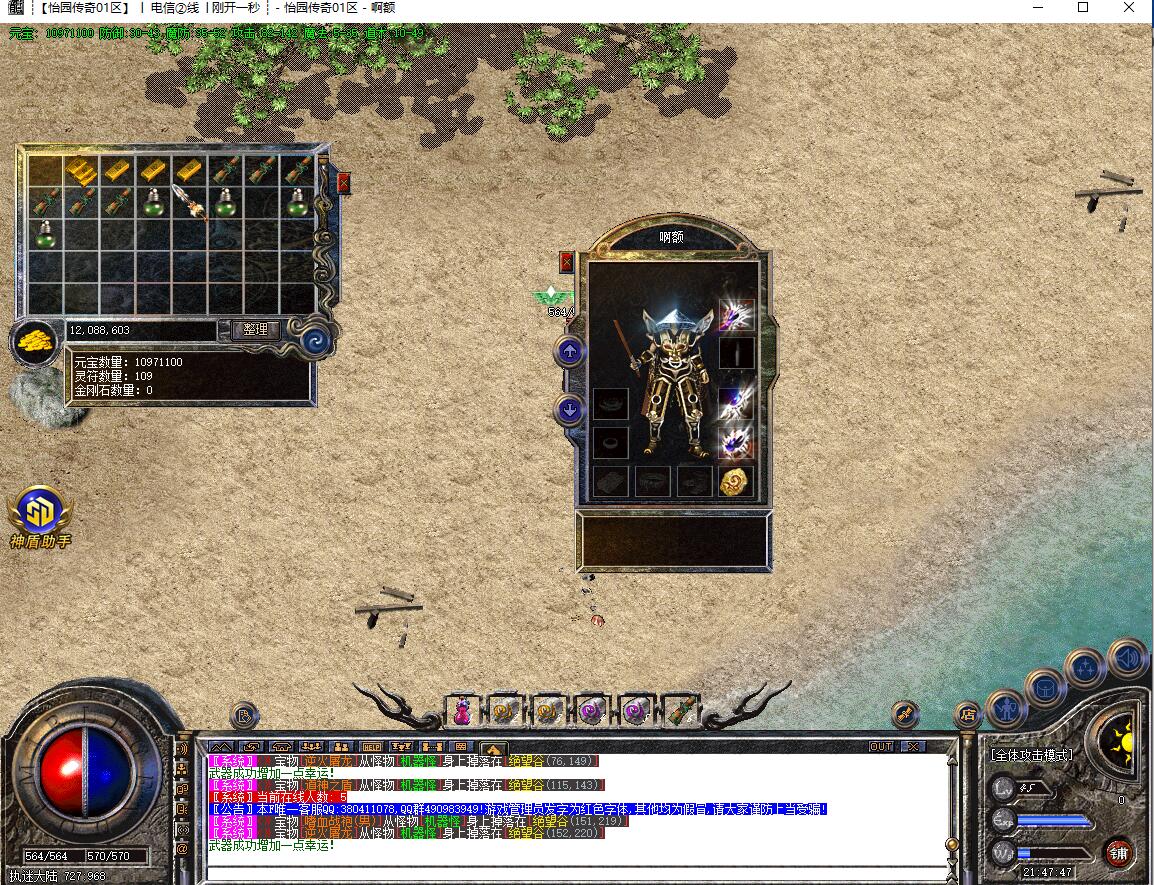The image size is (1154, 885).
Task: Click the HELP chat bar button
Action: click(x=371, y=746)
